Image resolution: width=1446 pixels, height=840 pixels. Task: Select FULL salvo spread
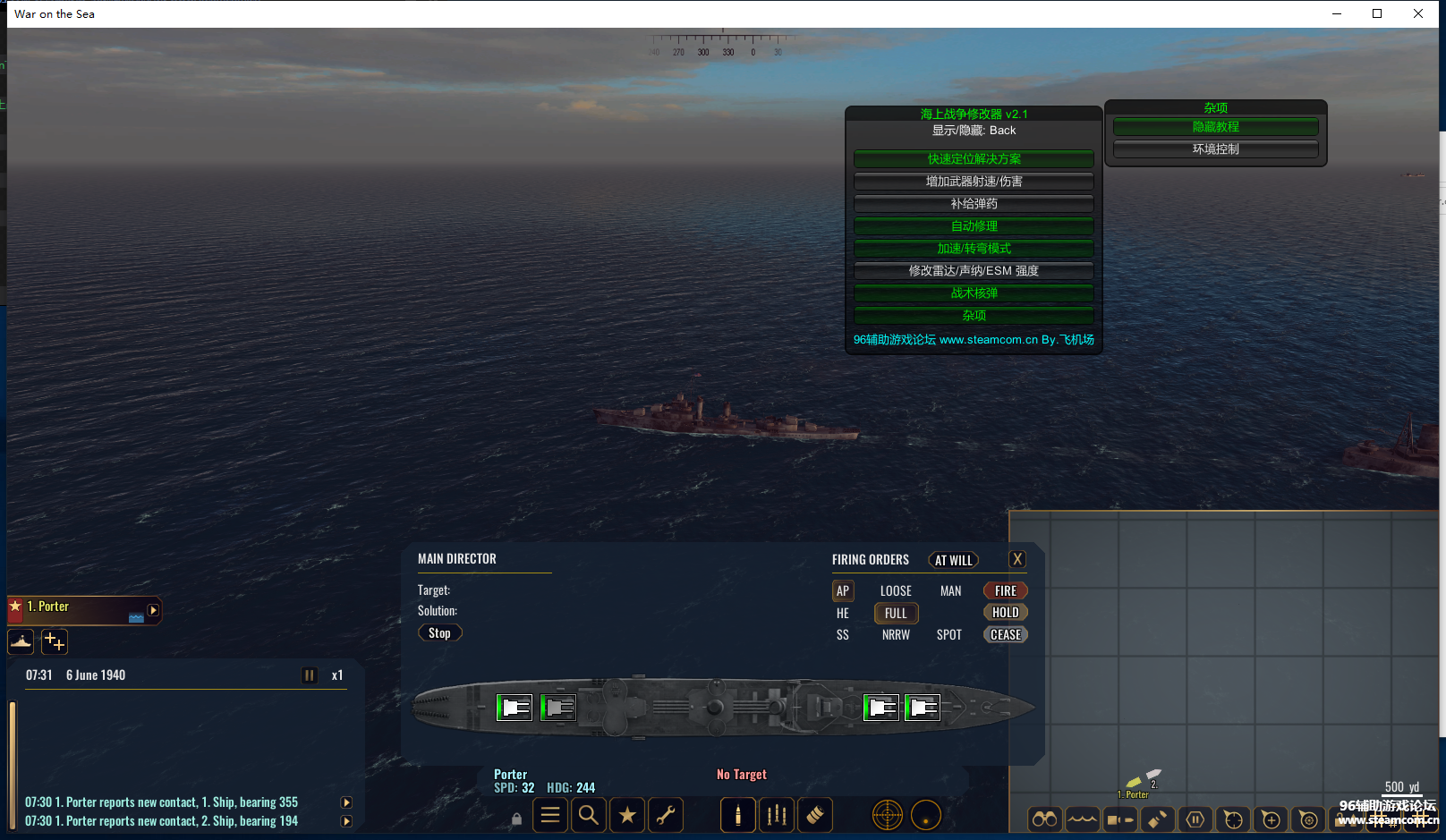(896, 614)
